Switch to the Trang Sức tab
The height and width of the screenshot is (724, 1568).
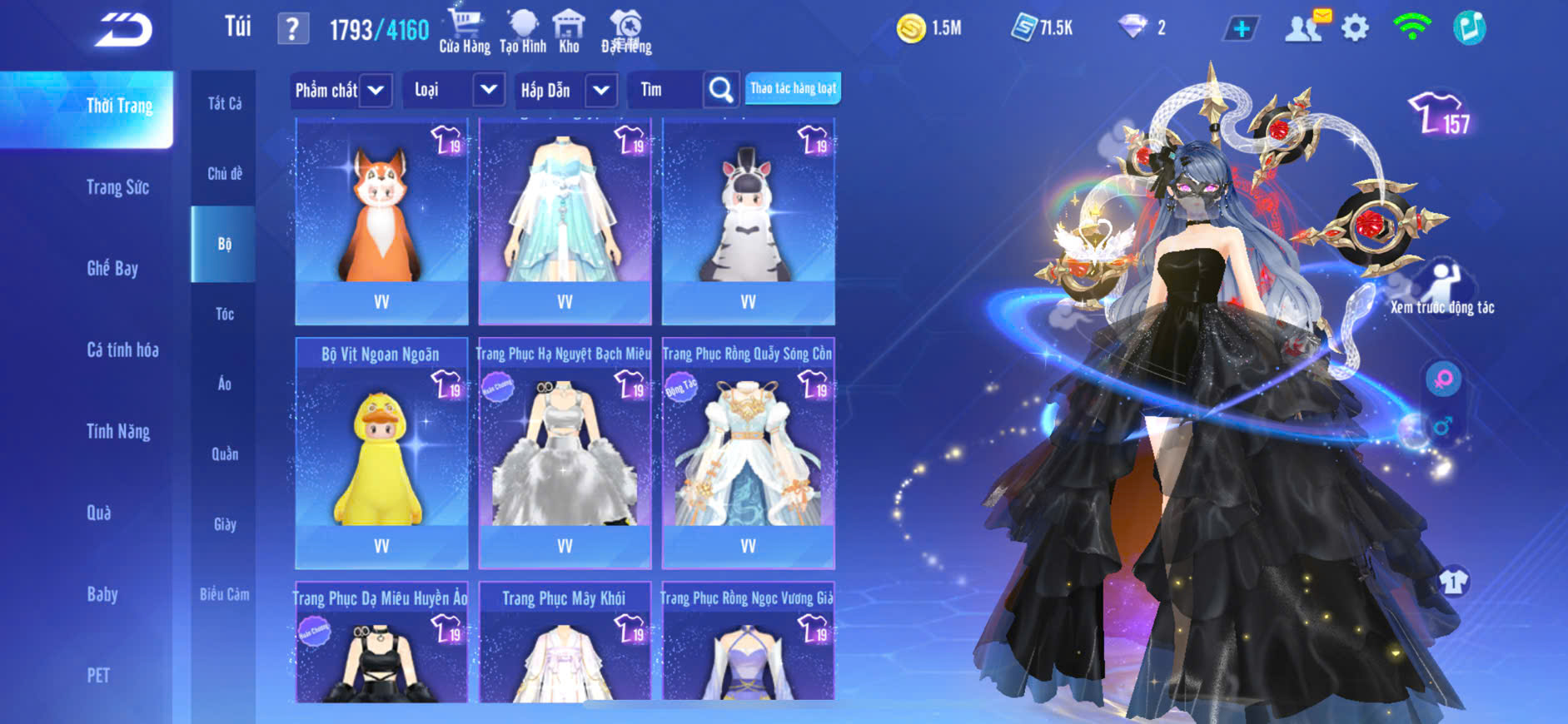118,187
